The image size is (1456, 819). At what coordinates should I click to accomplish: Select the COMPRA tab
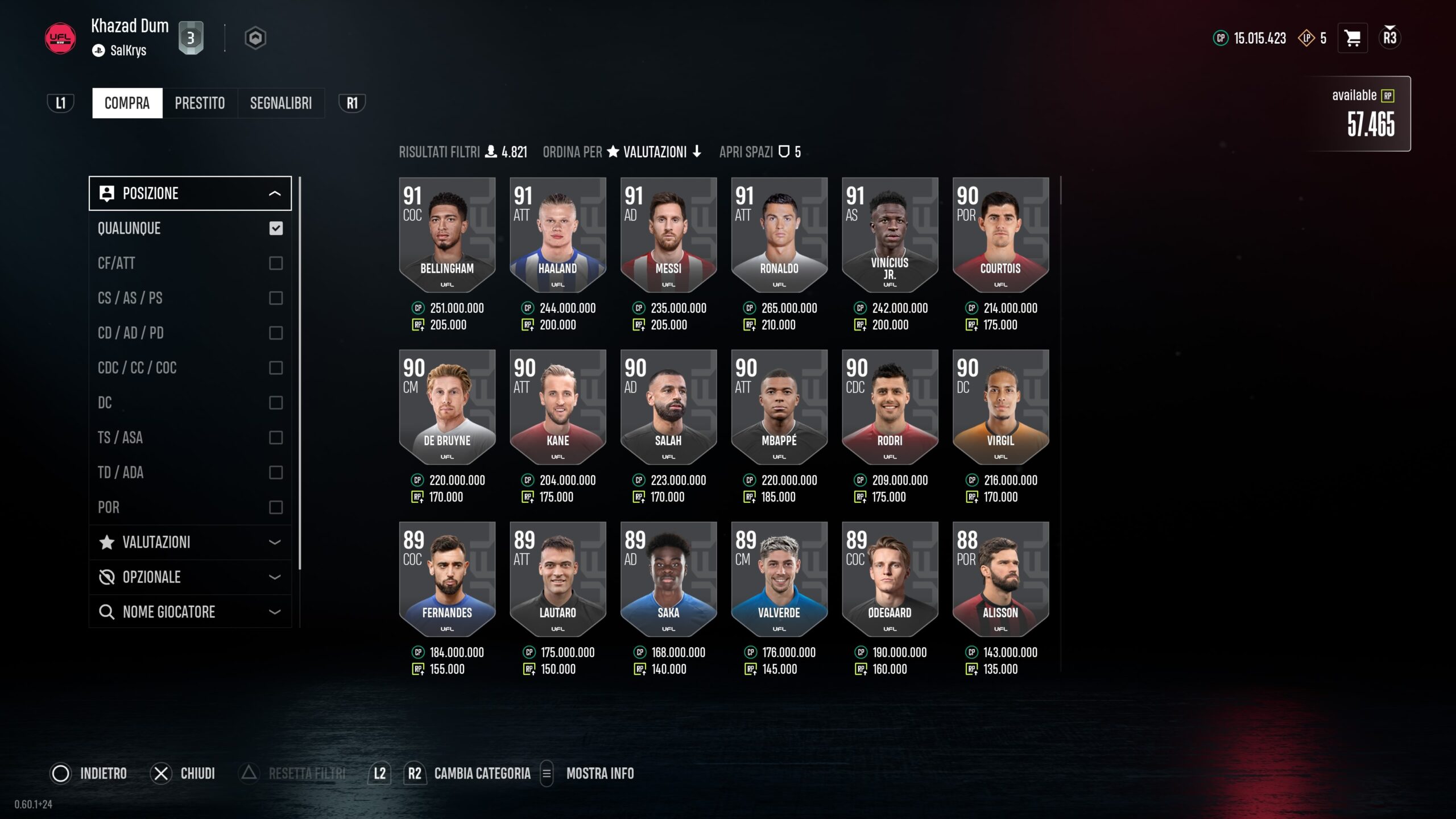[x=127, y=103]
